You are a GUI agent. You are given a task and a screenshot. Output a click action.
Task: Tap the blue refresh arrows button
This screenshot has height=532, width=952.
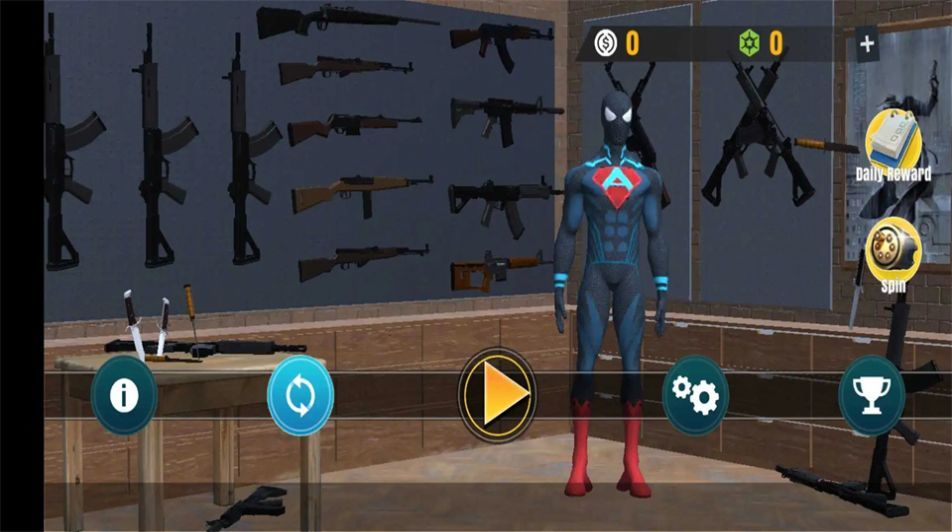click(x=299, y=395)
